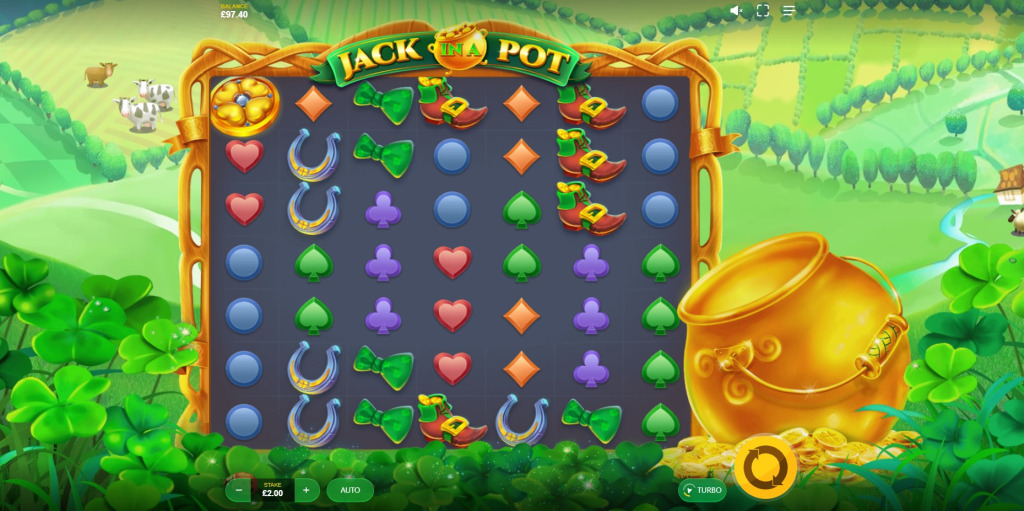Open the hamburger menu
1024x511 pixels.
click(x=789, y=11)
